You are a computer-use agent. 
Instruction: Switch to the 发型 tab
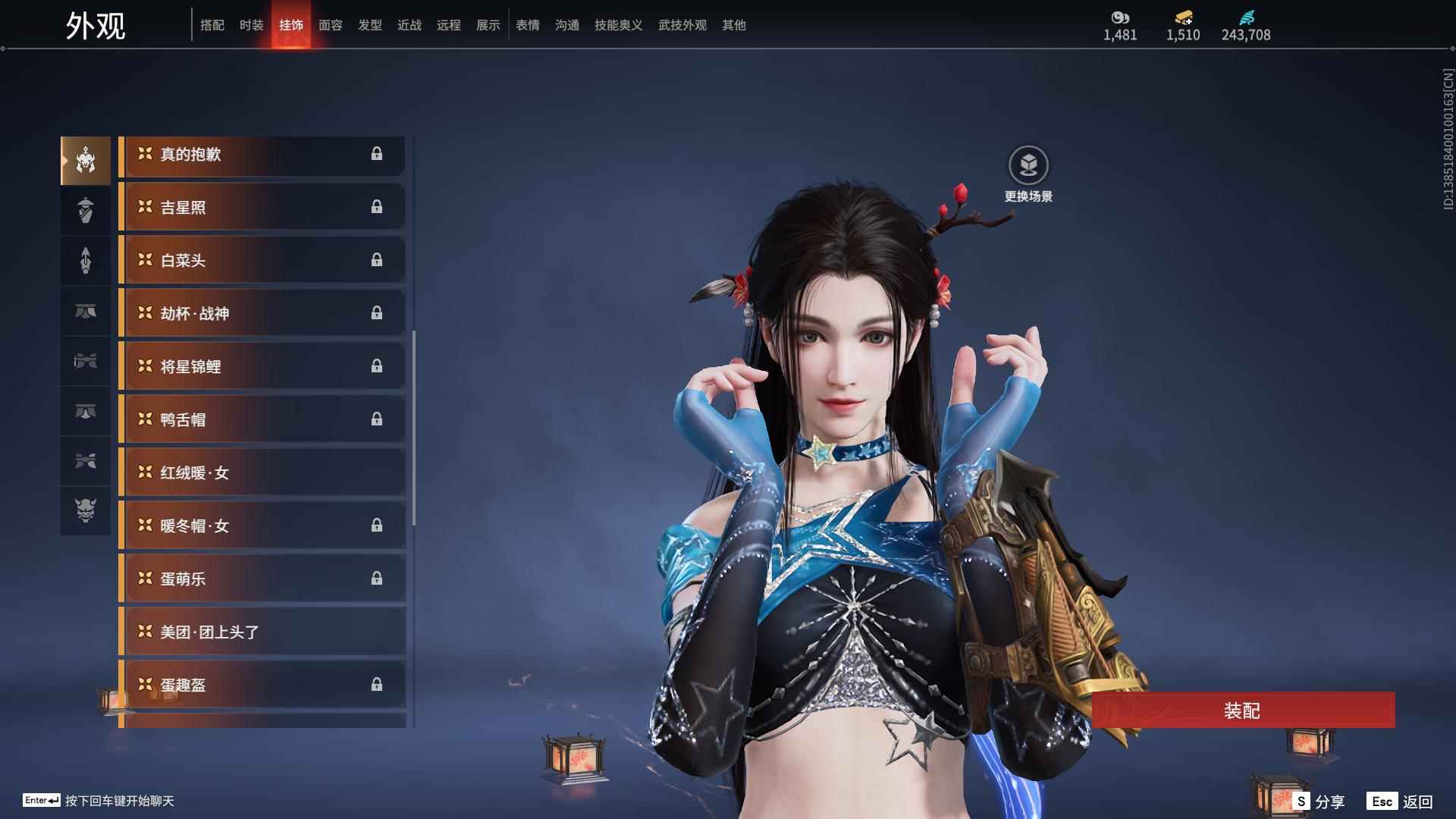[x=369, y=25]
